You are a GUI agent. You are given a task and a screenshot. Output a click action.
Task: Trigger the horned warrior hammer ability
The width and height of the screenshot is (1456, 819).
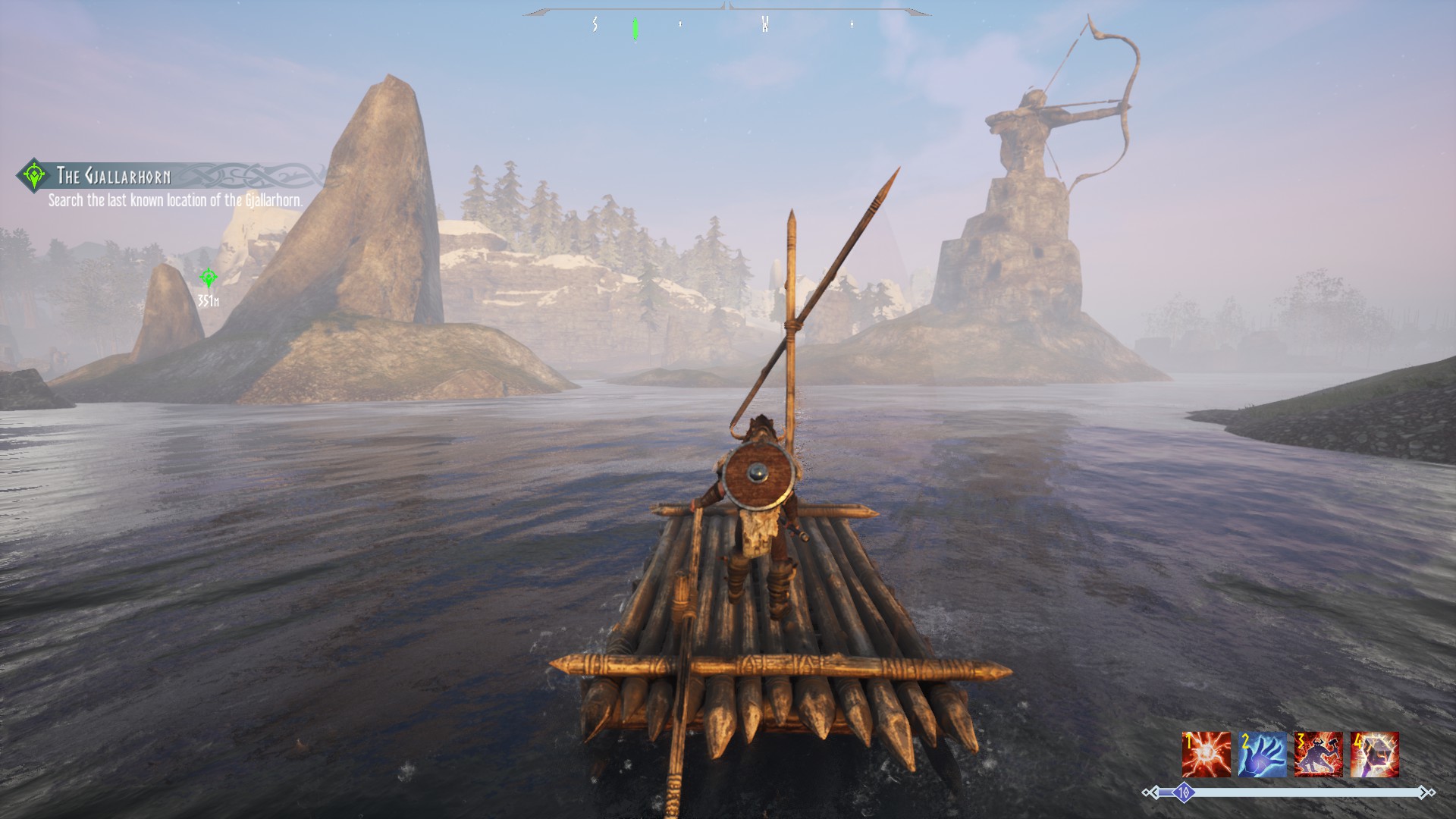coord(1318,754)
